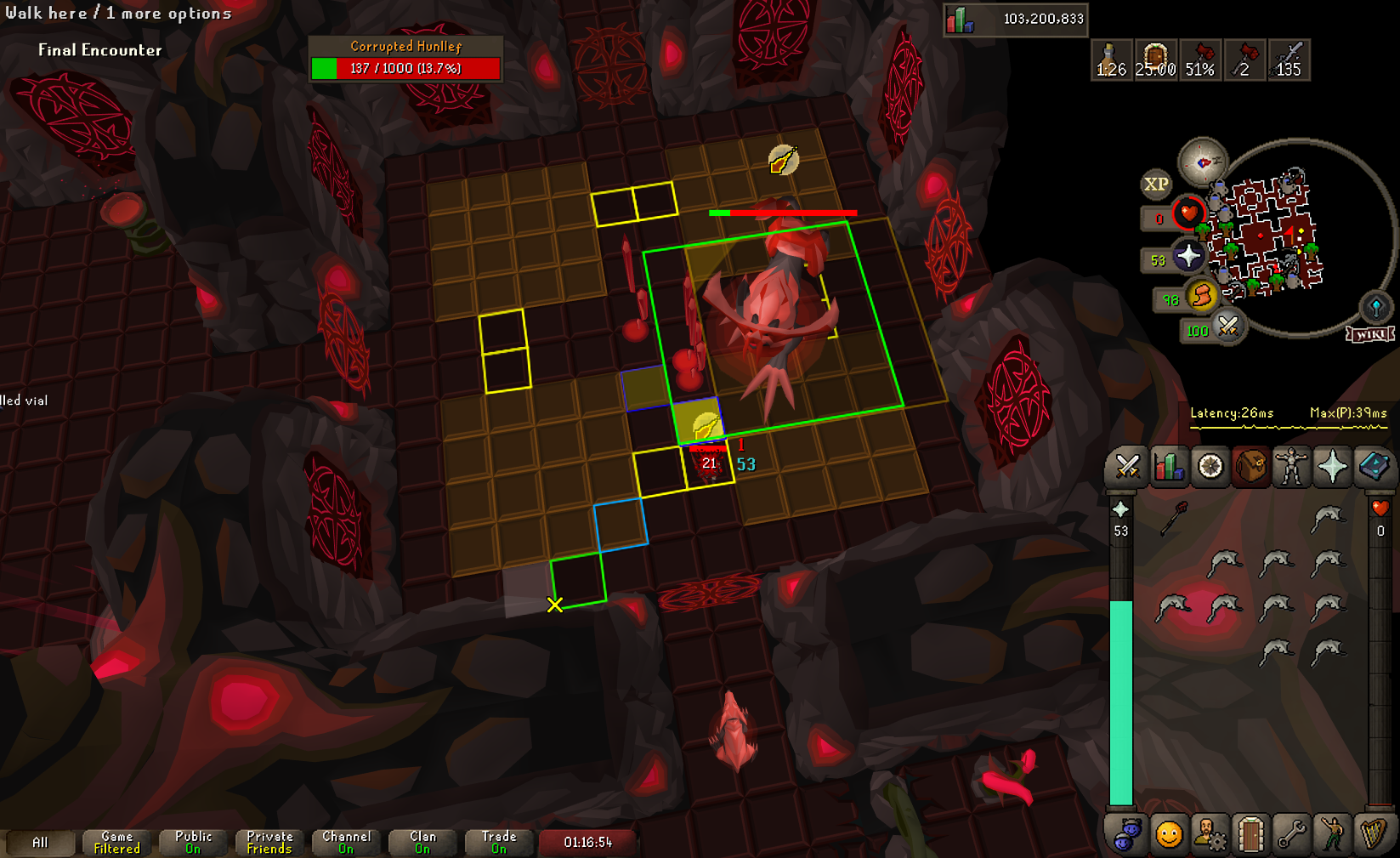Open the Logout door tab
This screenshot has width=1400, height=858.
tap(1250, 835)
